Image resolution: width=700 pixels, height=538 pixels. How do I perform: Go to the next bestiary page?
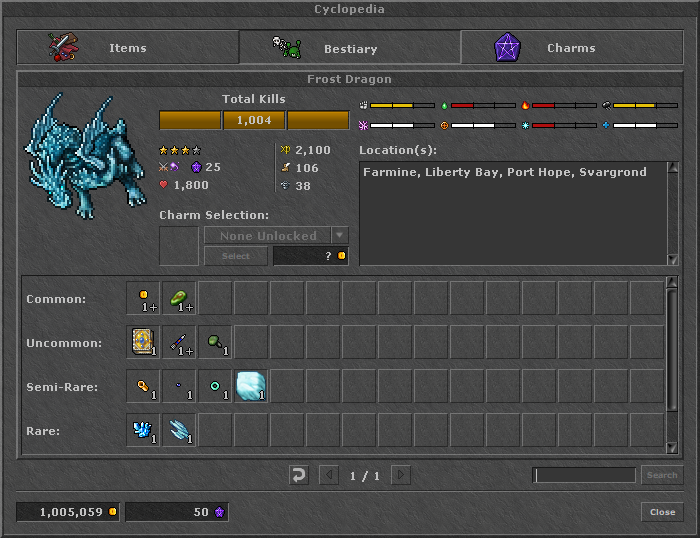[401, 475]
